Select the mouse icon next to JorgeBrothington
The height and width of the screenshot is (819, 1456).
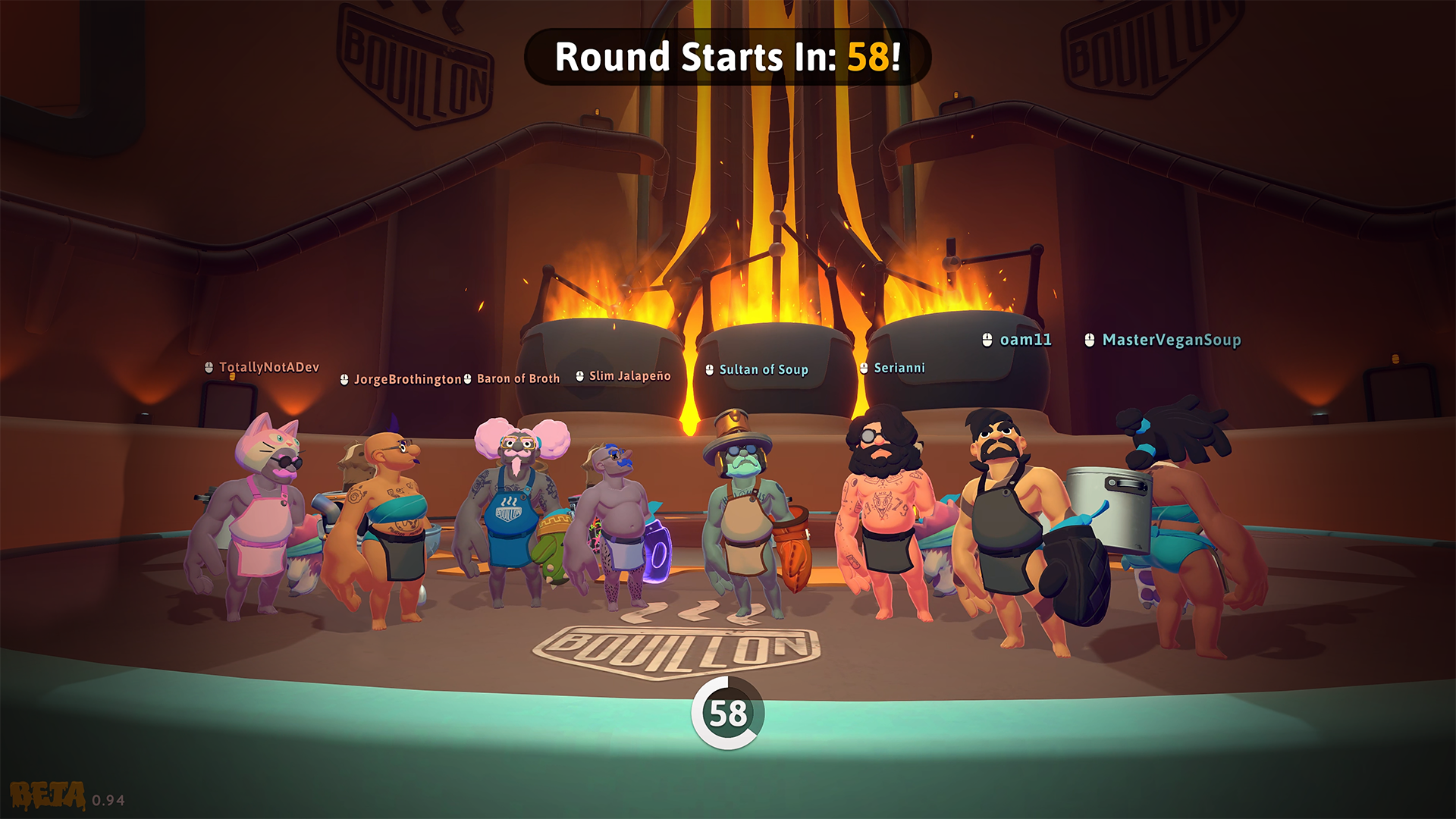[x=345, y=378]
